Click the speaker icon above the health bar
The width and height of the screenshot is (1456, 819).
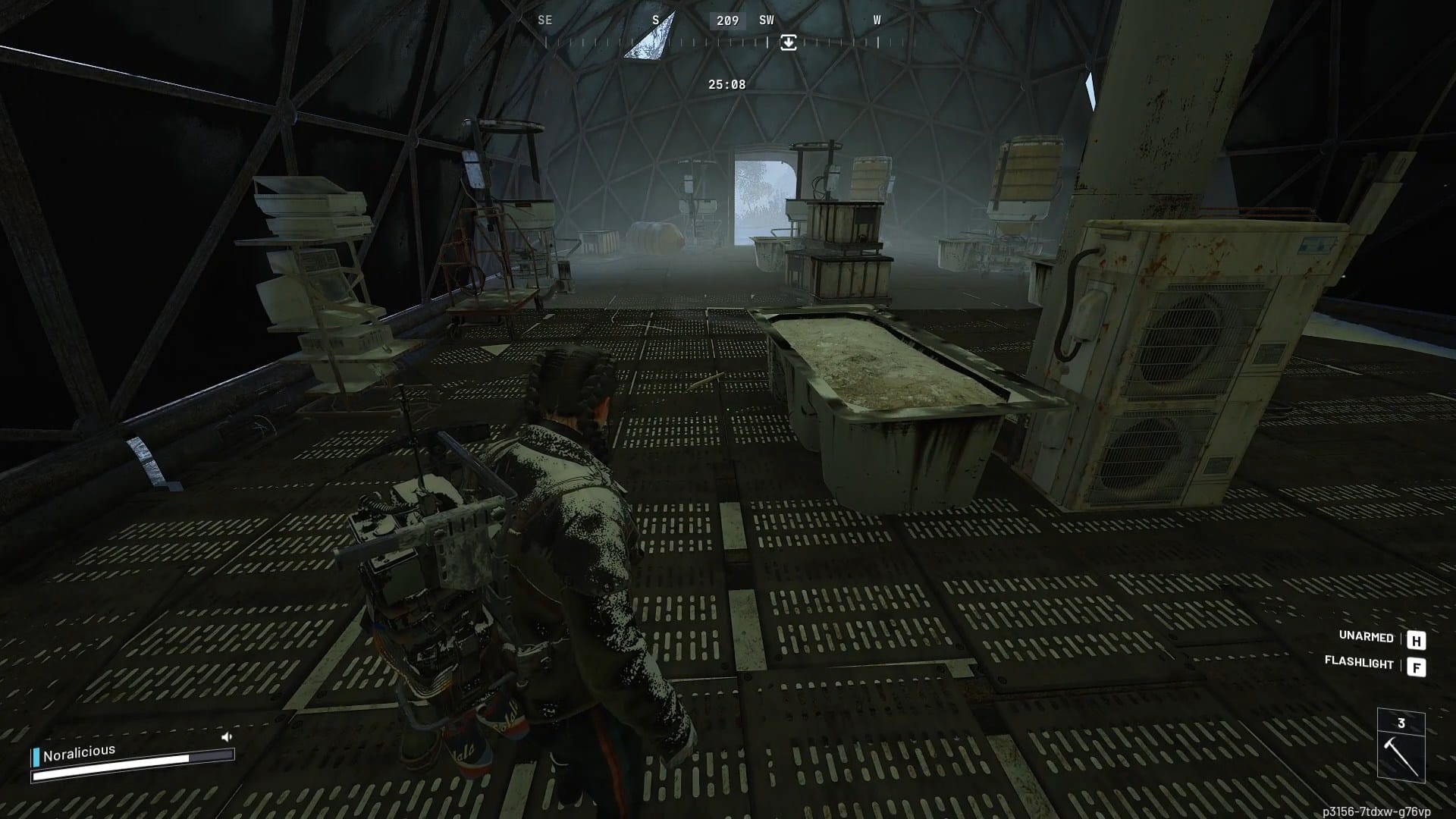point(225,736)
